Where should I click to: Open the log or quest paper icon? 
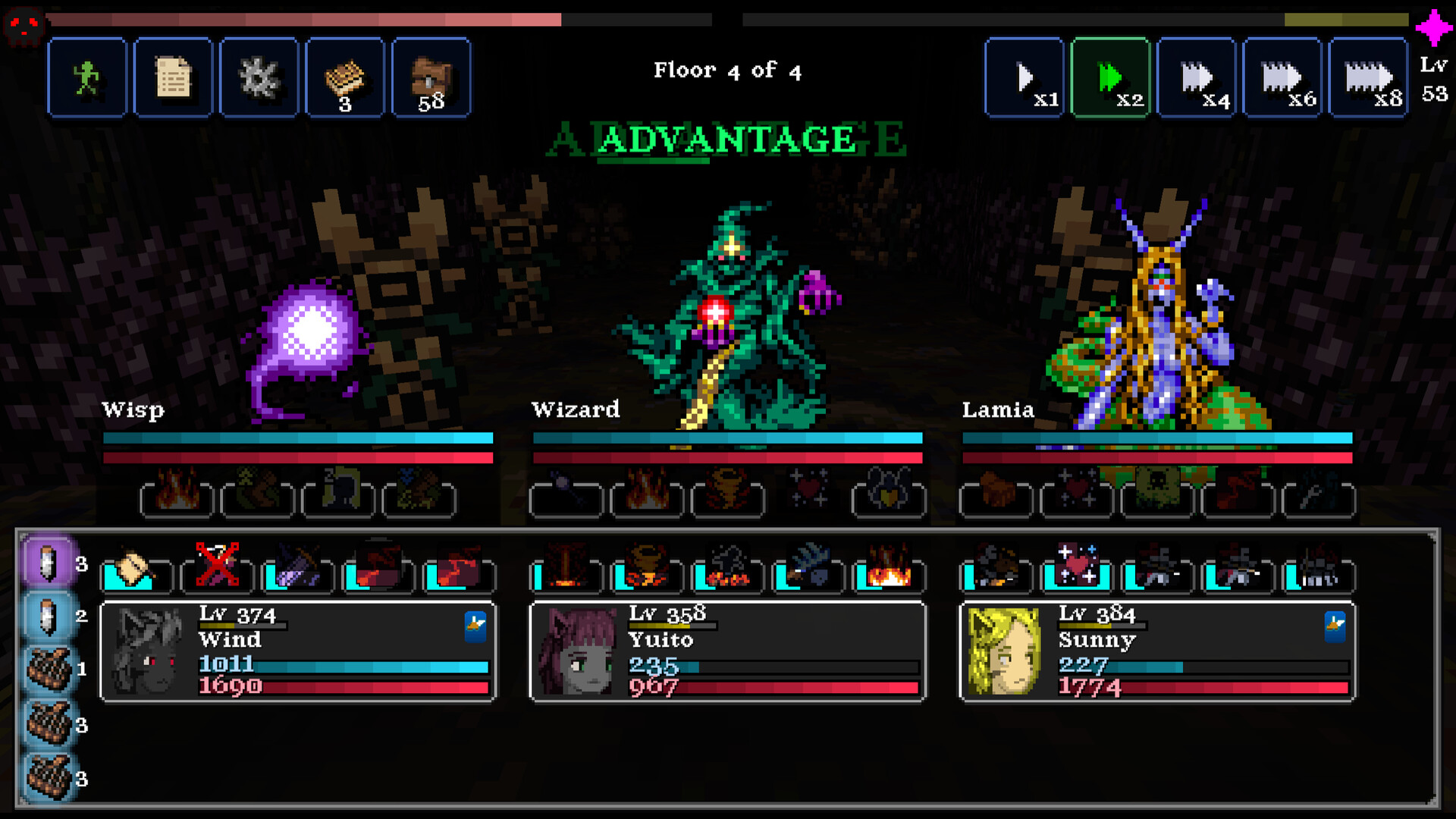click(172, 78)
